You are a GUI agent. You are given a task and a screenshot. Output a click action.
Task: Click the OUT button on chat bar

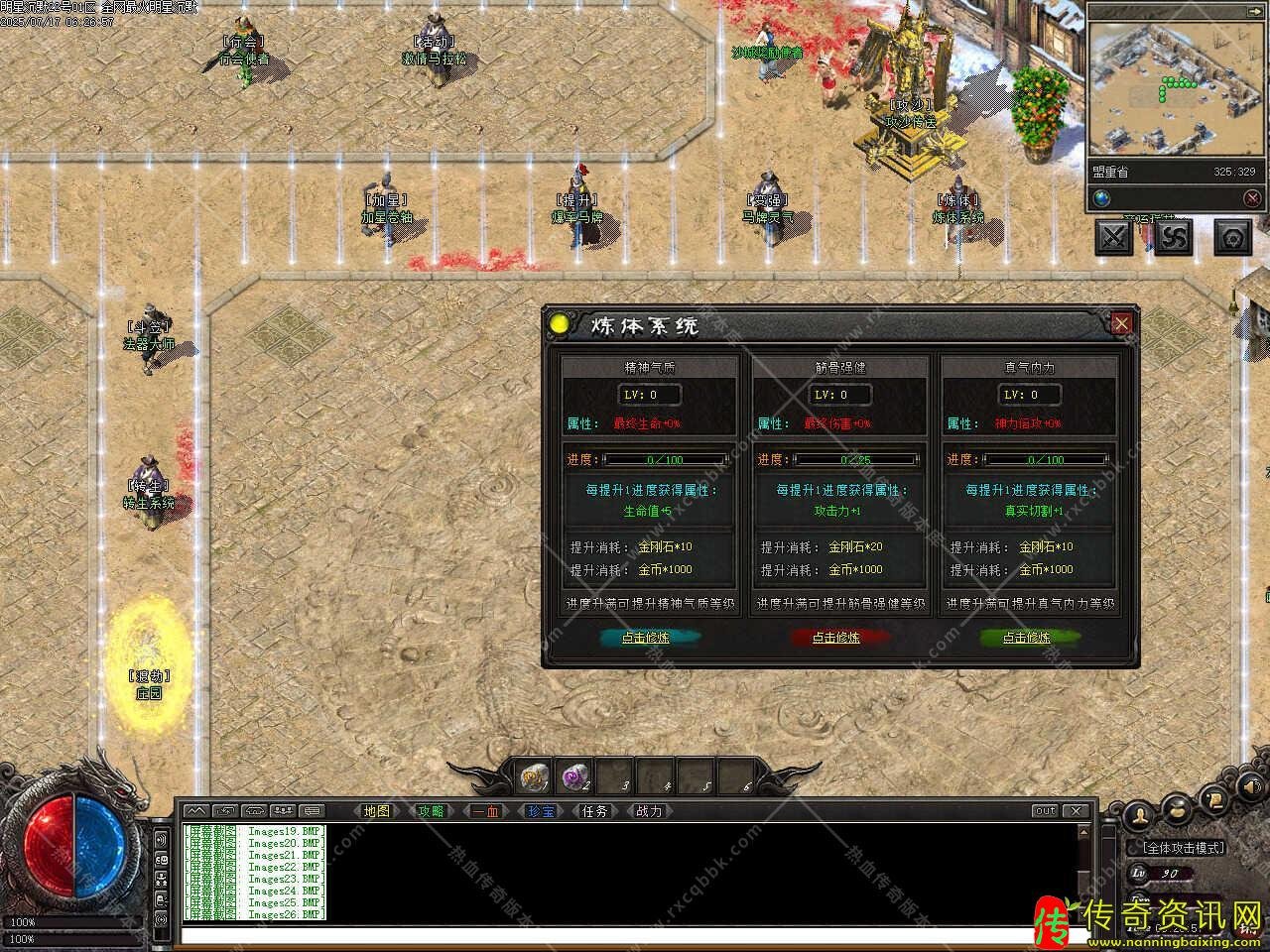[1046, 811]
